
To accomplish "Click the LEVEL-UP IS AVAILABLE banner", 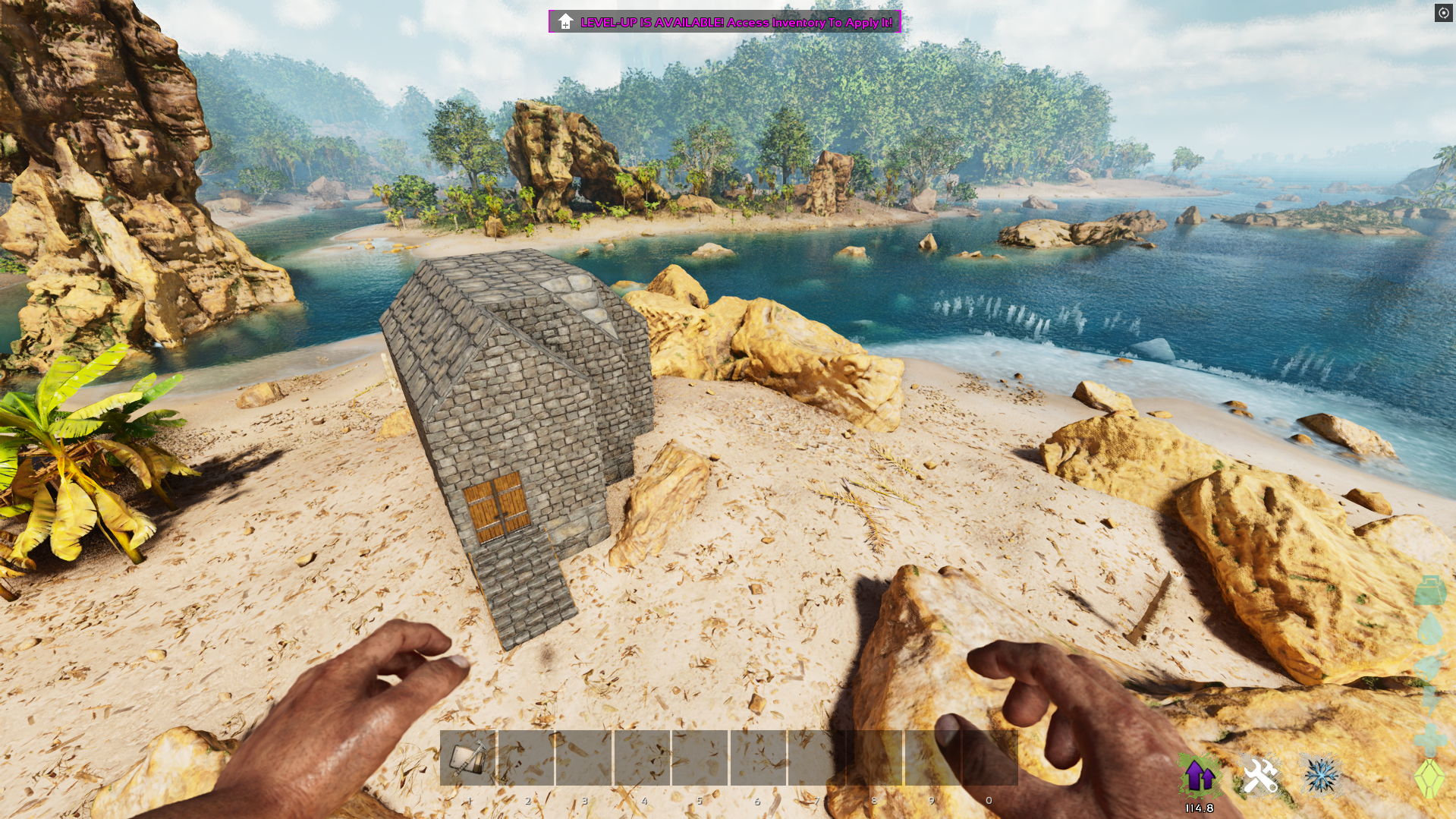I will tap(725, 22).
